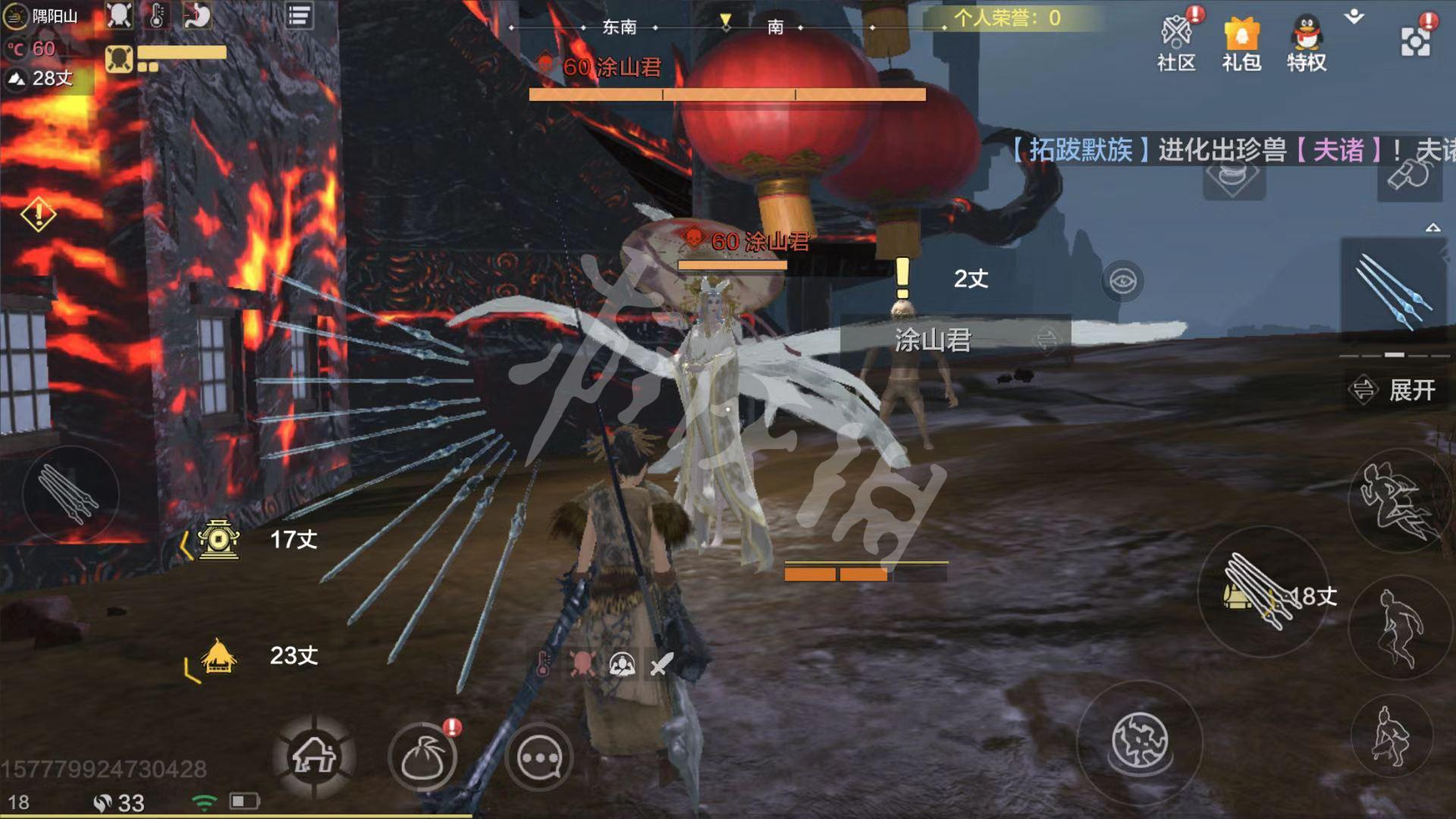The image size is (1456, 819).
Task: Toggle the eye visibility icon
Action: (1122, 281)
